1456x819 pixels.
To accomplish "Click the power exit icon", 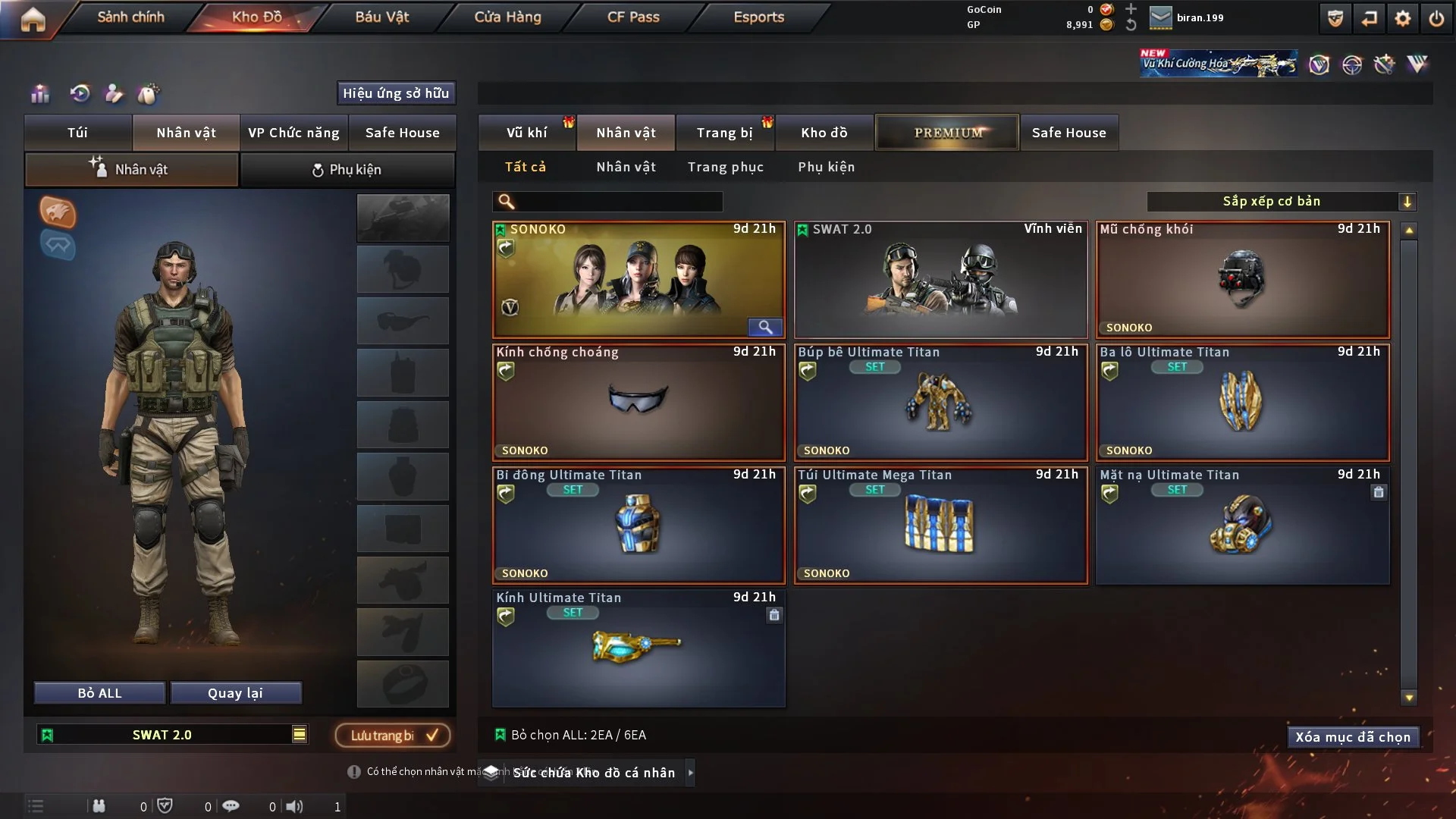I will point(1436,18).
